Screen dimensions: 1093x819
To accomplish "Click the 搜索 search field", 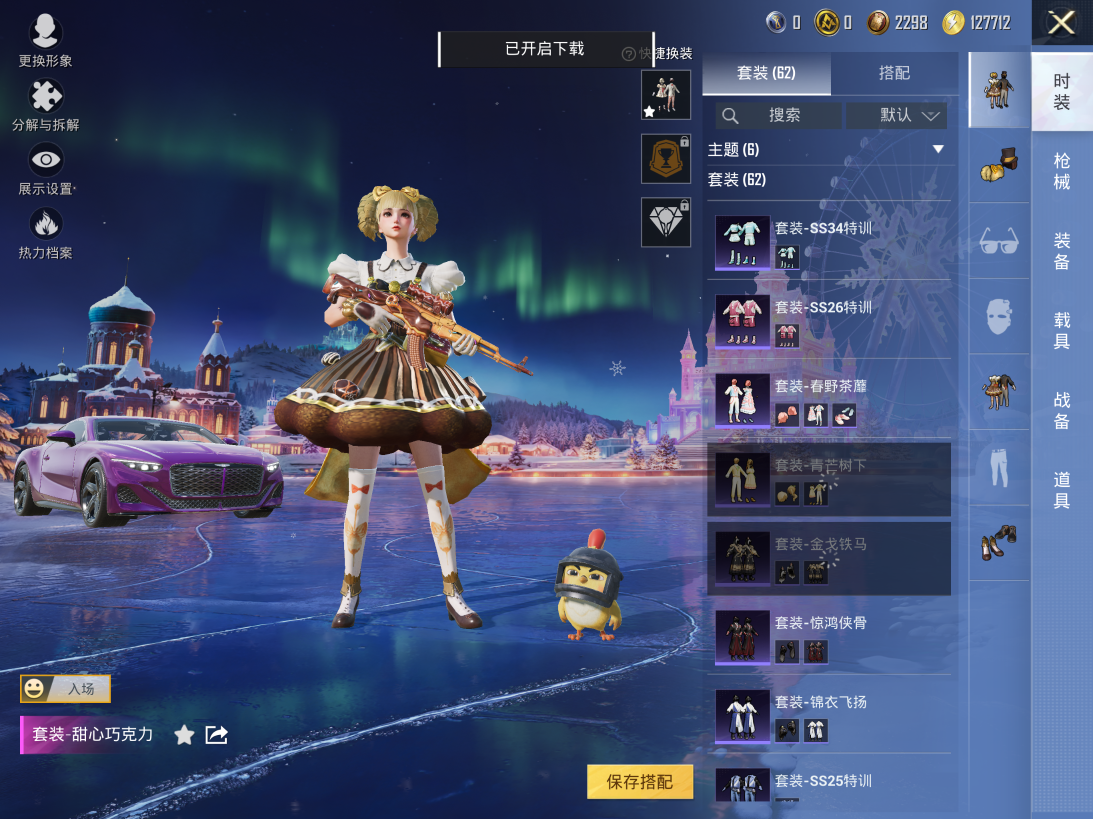I will pos(778,115).
